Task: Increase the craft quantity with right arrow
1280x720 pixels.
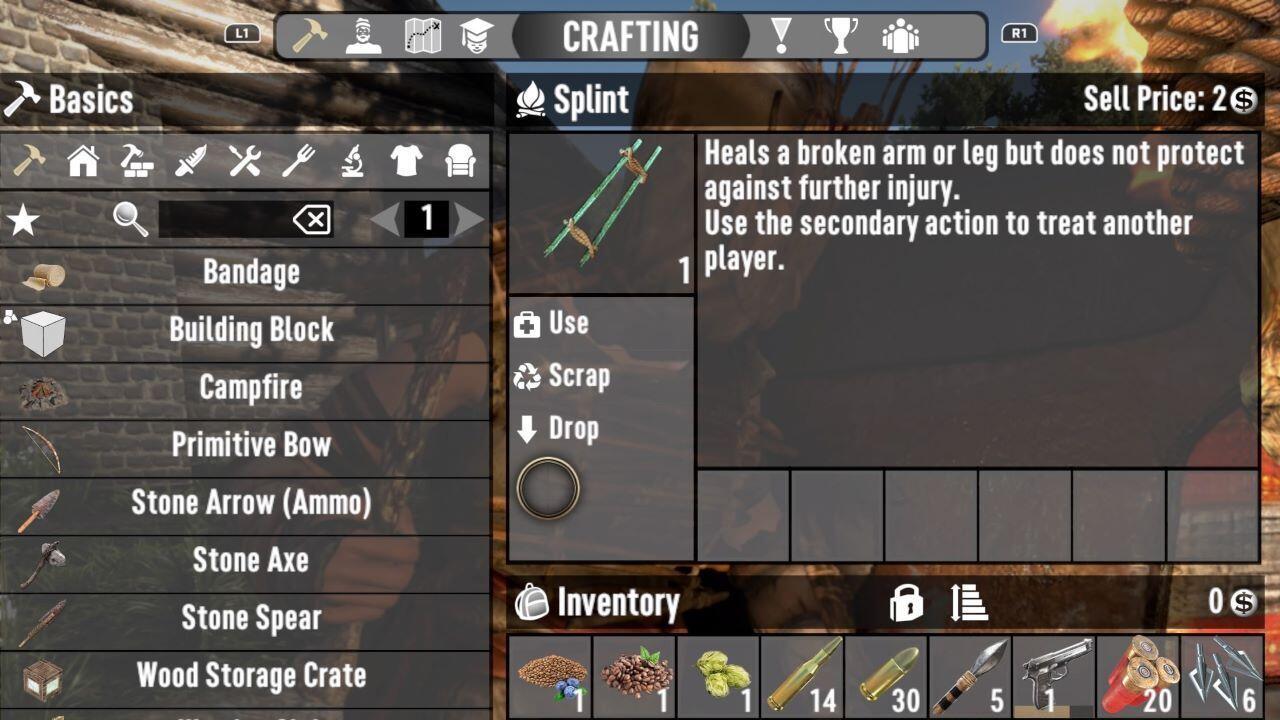Action: [x=469, y=219]
